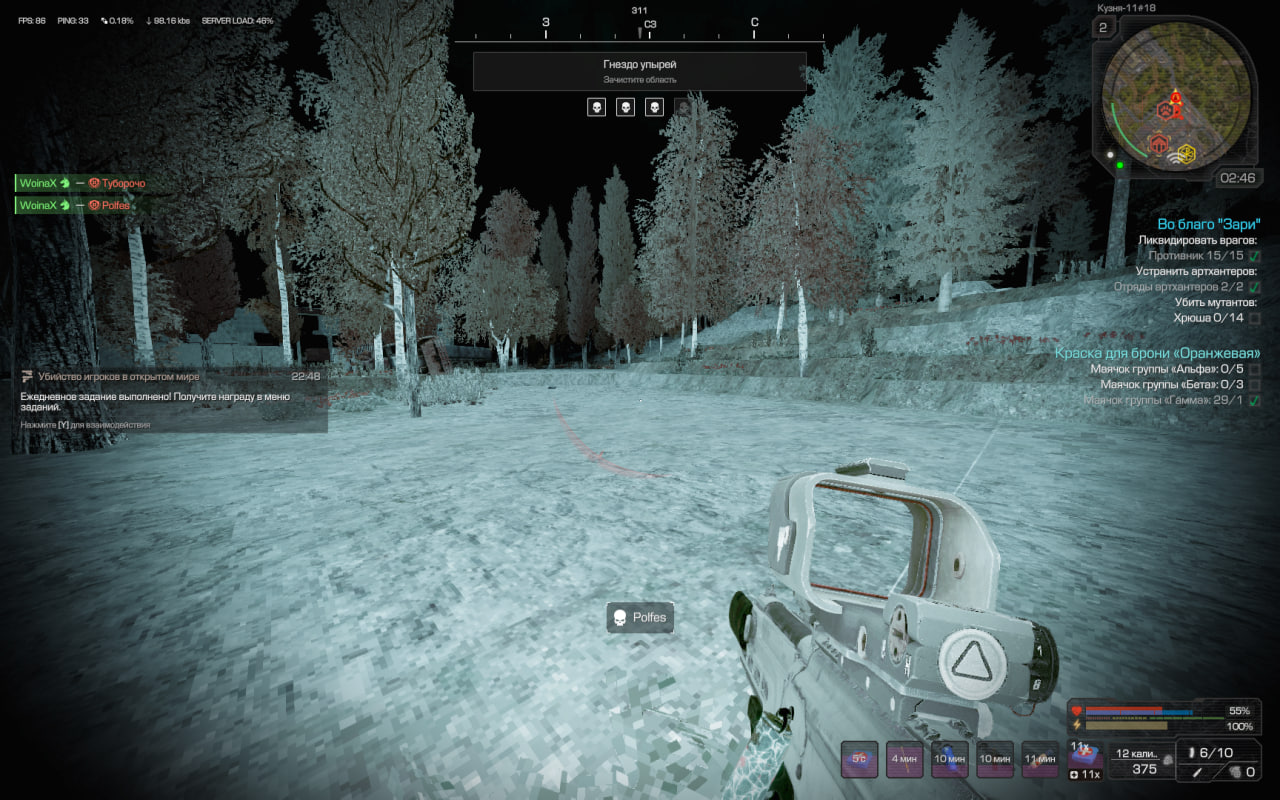
Task: Select the WoinaX — Туборочо kill feed entry
Action: tap(82, 183)
